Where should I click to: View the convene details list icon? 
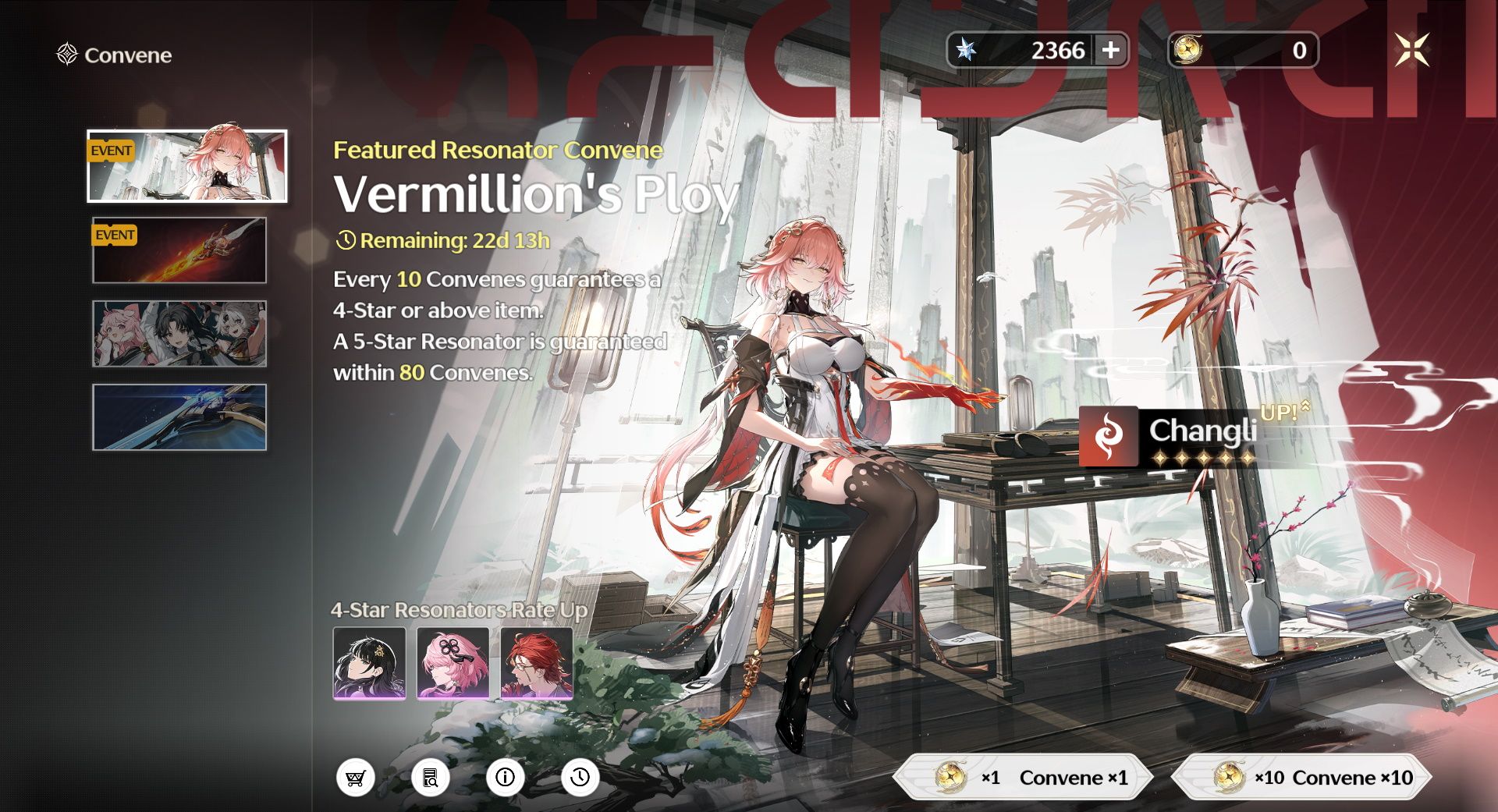pos(431,778)
